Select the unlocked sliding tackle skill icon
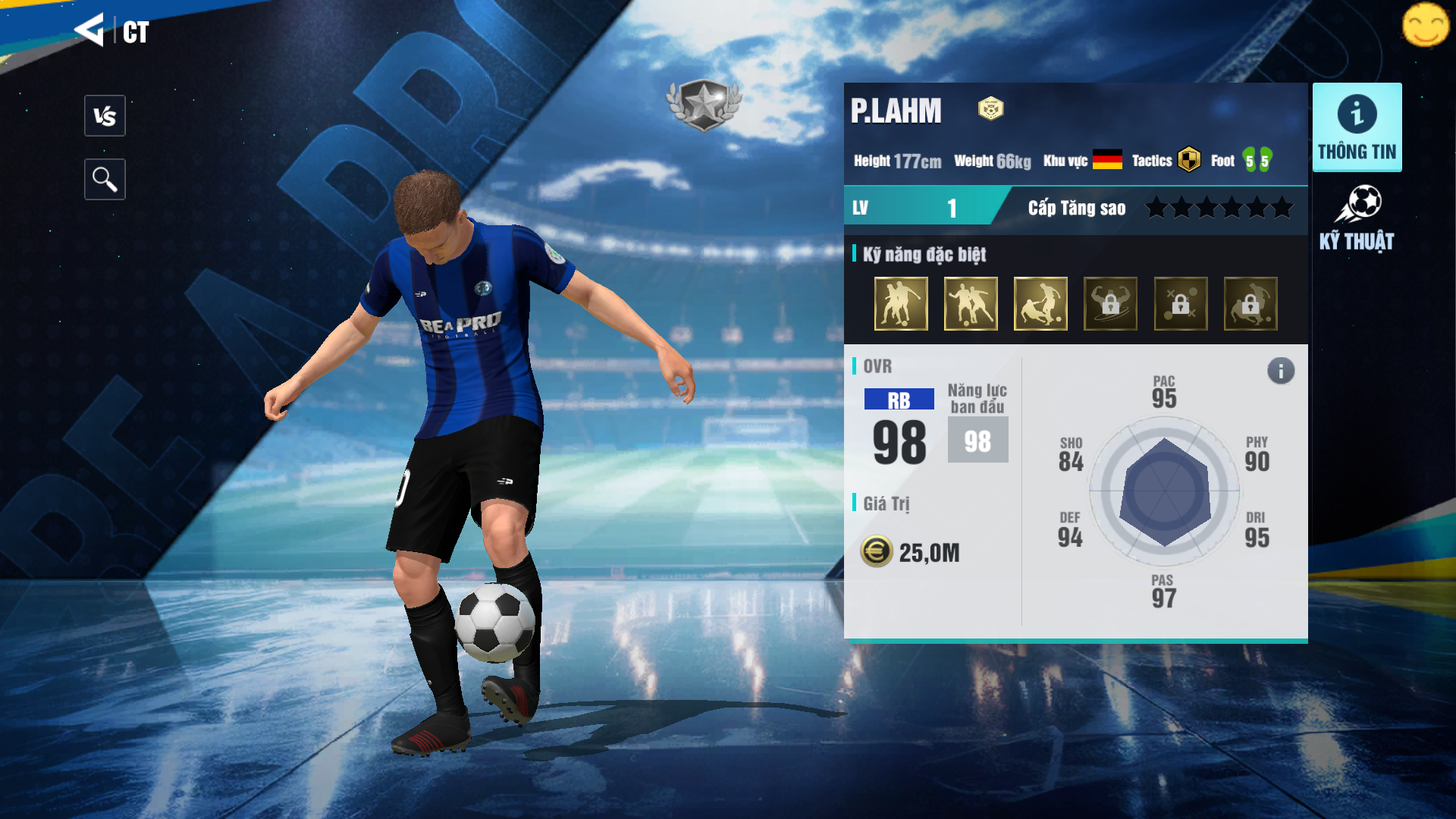1456x819 pixels. [1040, 304]
